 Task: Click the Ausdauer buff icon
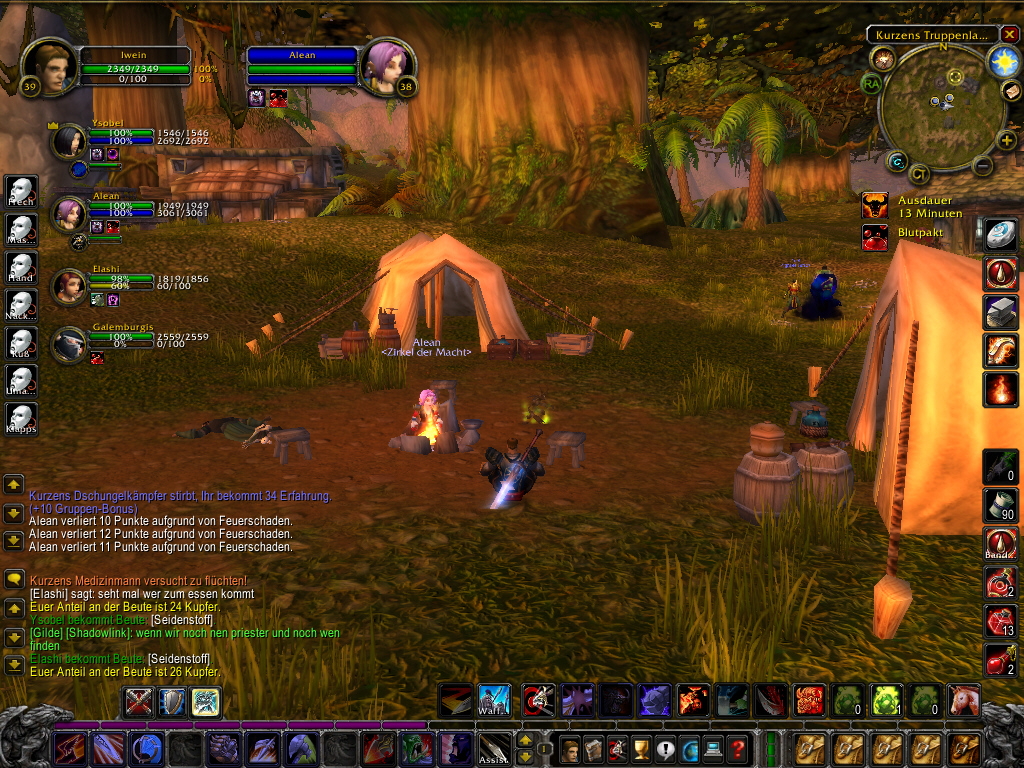(874, 206)
